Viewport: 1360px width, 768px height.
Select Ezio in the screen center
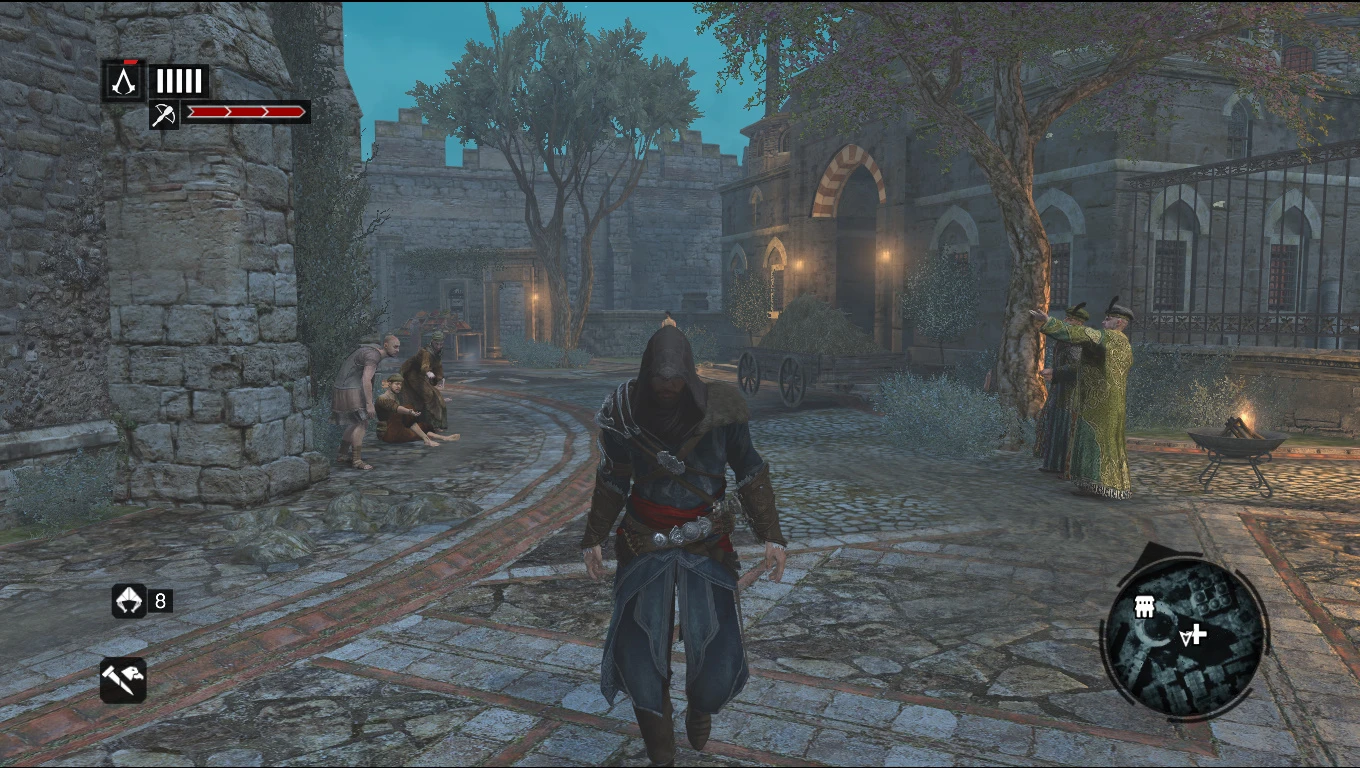pos(672,500)
